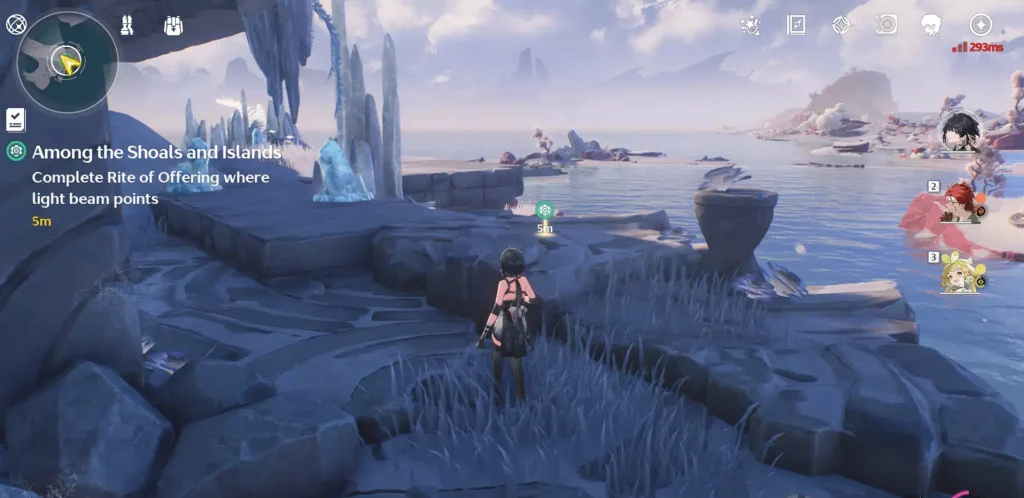This screenshot has height=498, width=1024.
Task: Click the globe icon beside the minimap
Action: click(x=16, y=25)
